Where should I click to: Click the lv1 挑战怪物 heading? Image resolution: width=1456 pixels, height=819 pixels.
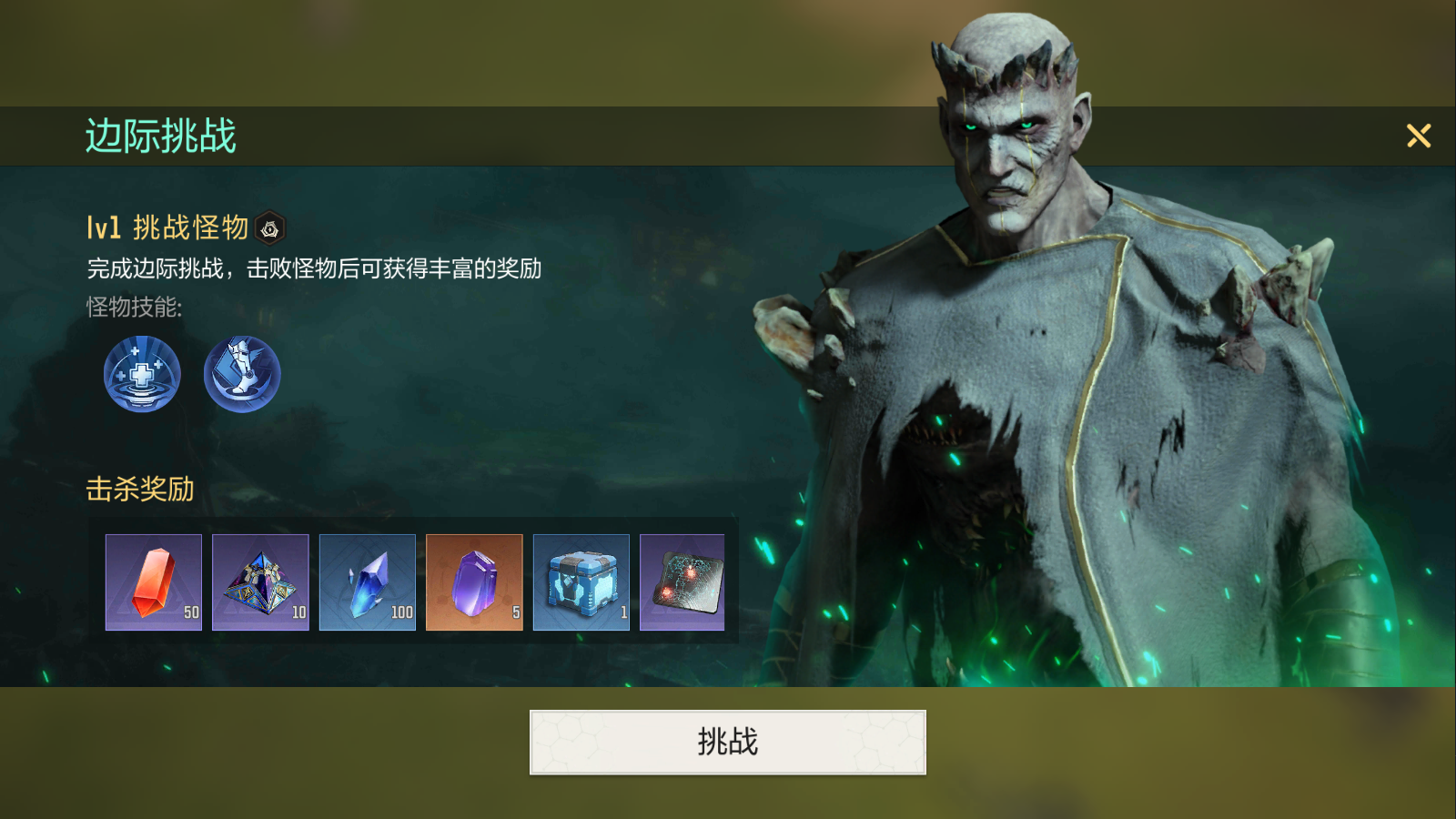pyautogui.click(x=164, y=229)
